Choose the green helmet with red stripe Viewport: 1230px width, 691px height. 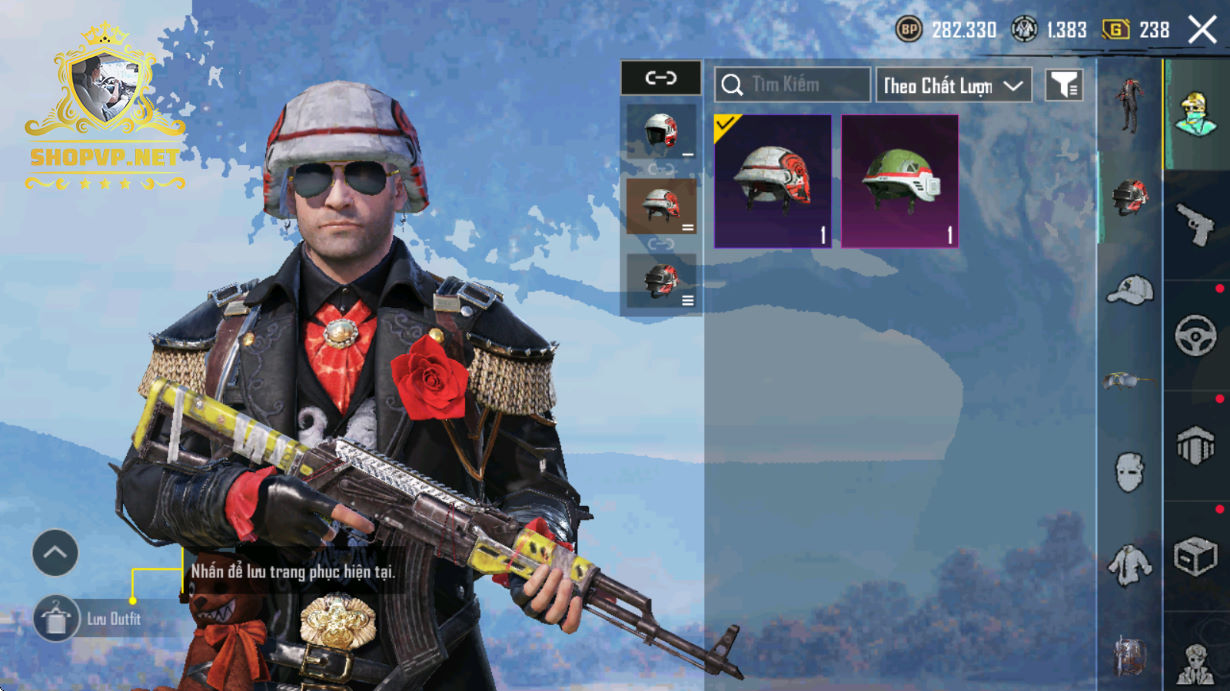900,181
